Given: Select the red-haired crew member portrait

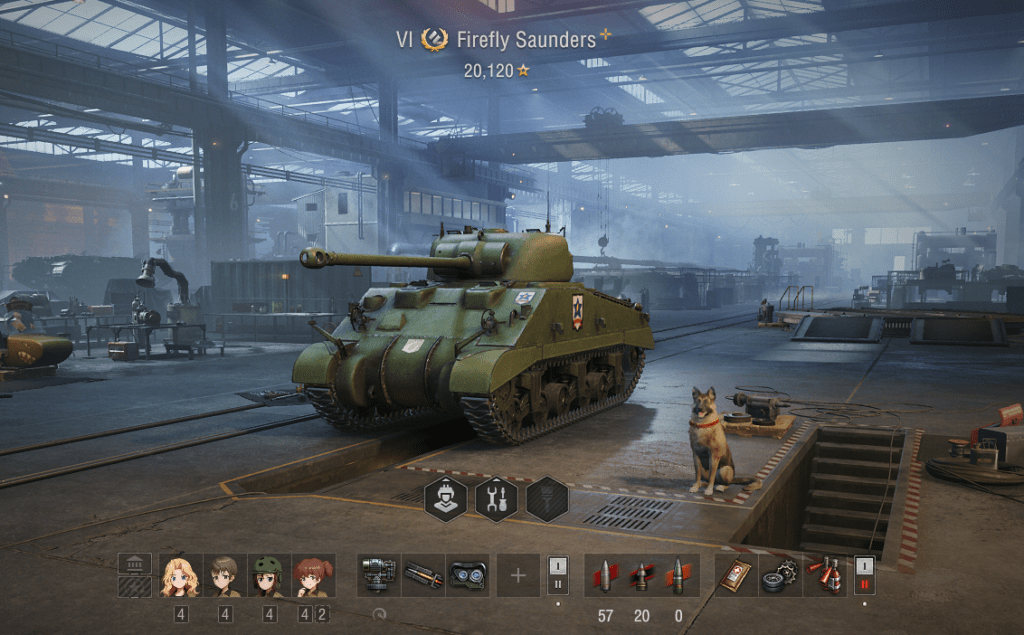Looking at the screenshot, I should (313, 576).
